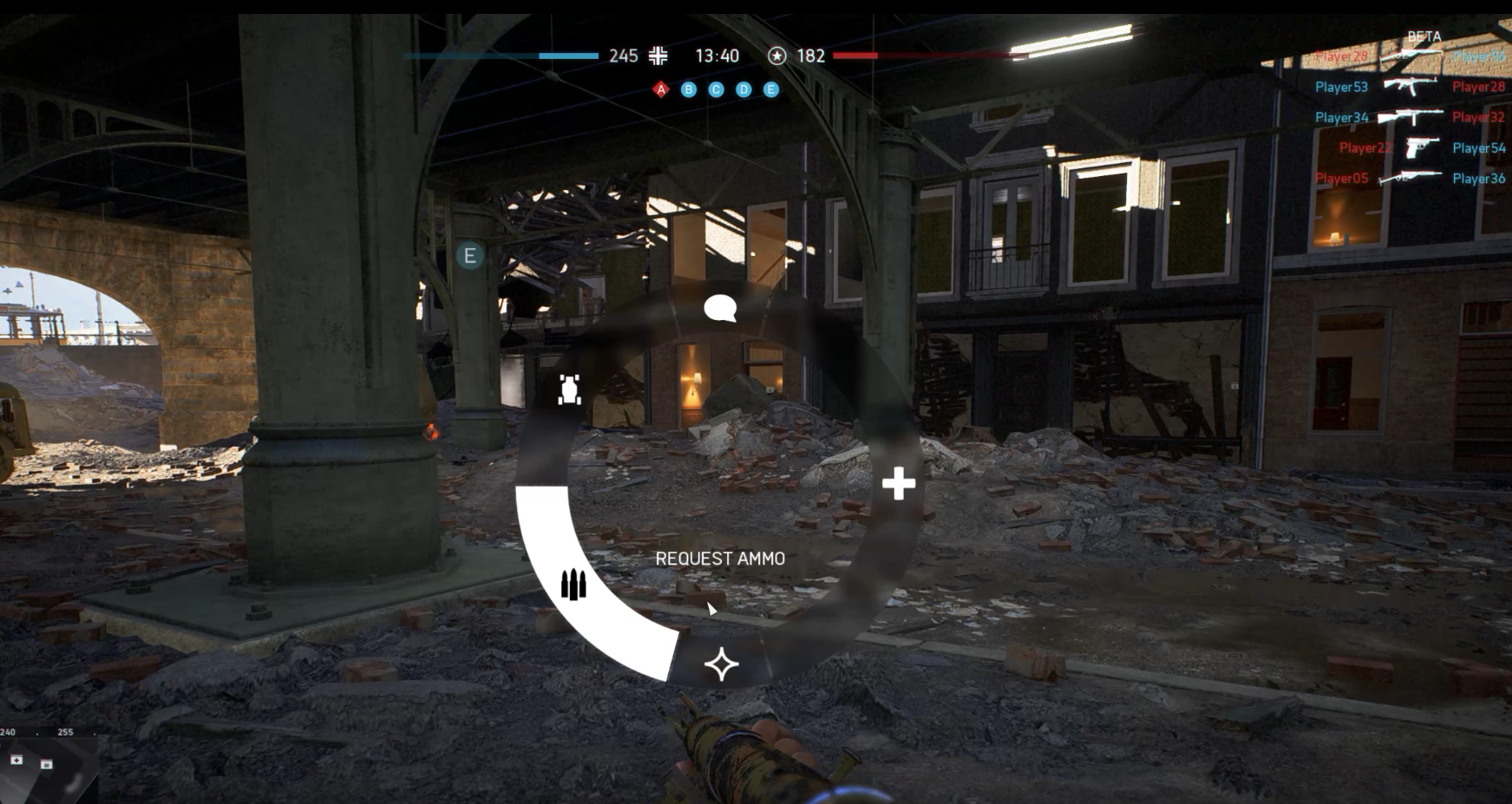Click the objective B flag indicator
Viewport: 1512px width, 804px height.
[689, 89]
